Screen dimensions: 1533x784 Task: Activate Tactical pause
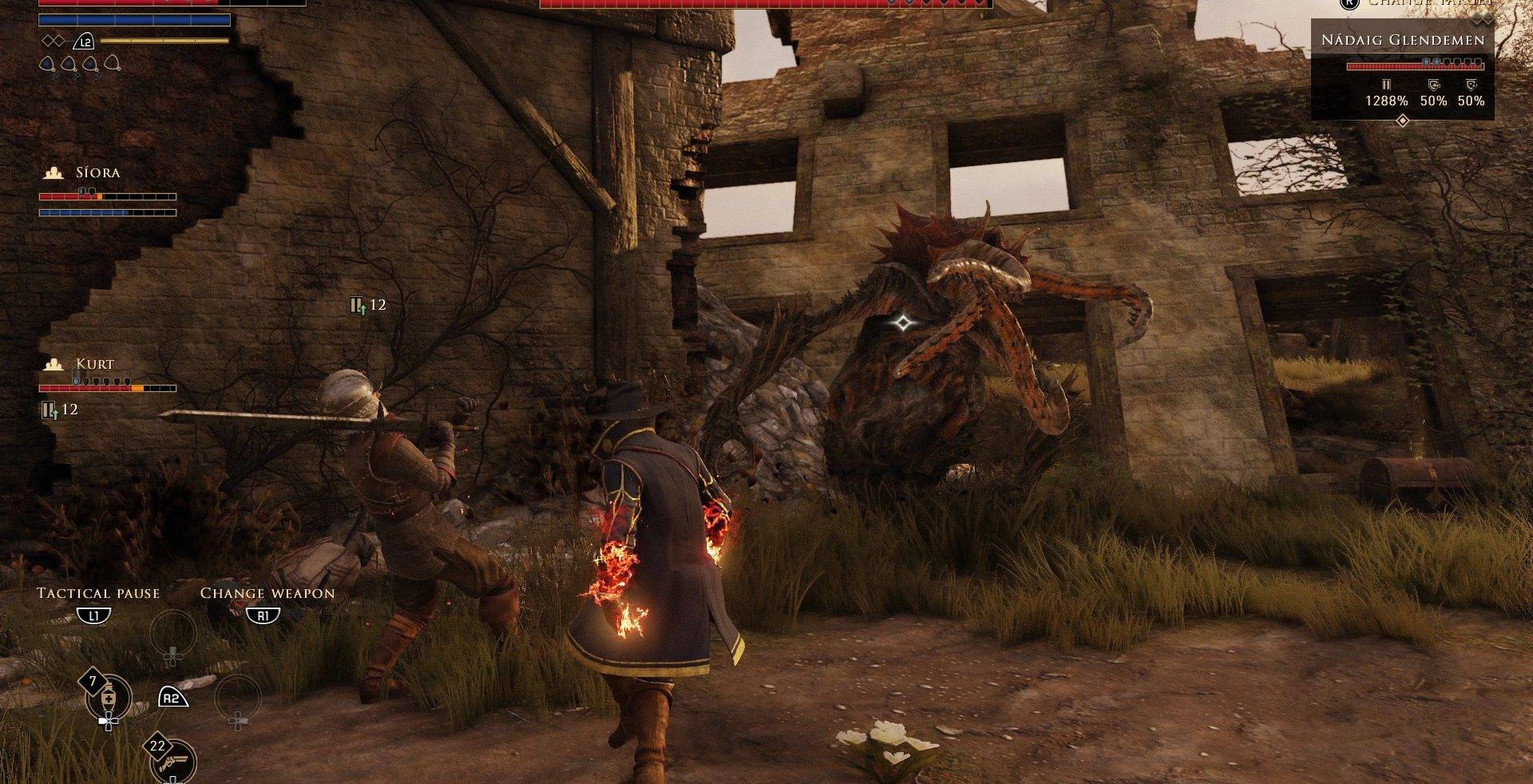click(x=97, y=594)
